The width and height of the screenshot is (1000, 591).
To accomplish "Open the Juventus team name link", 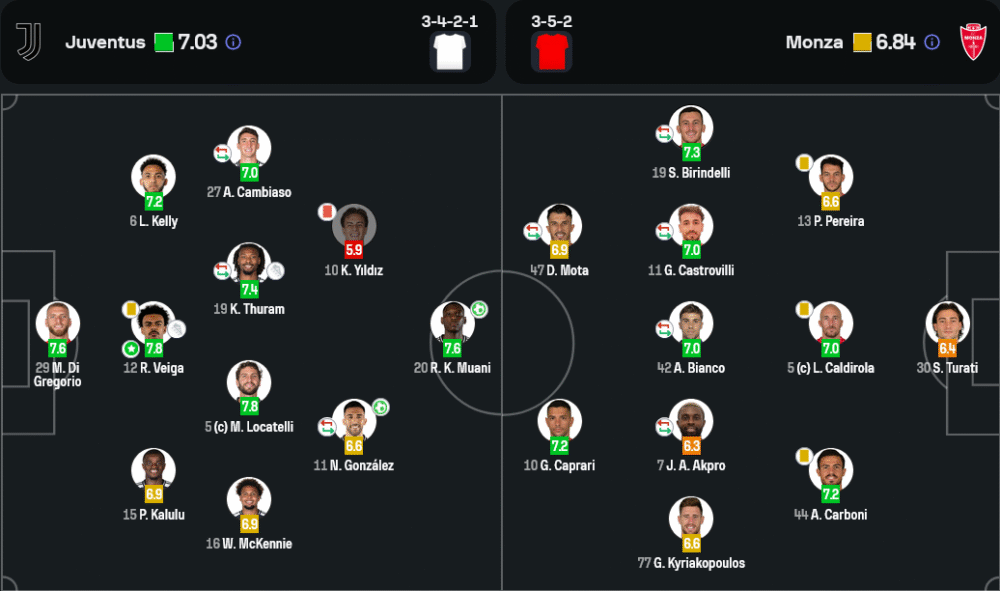I will click(105, 42).
